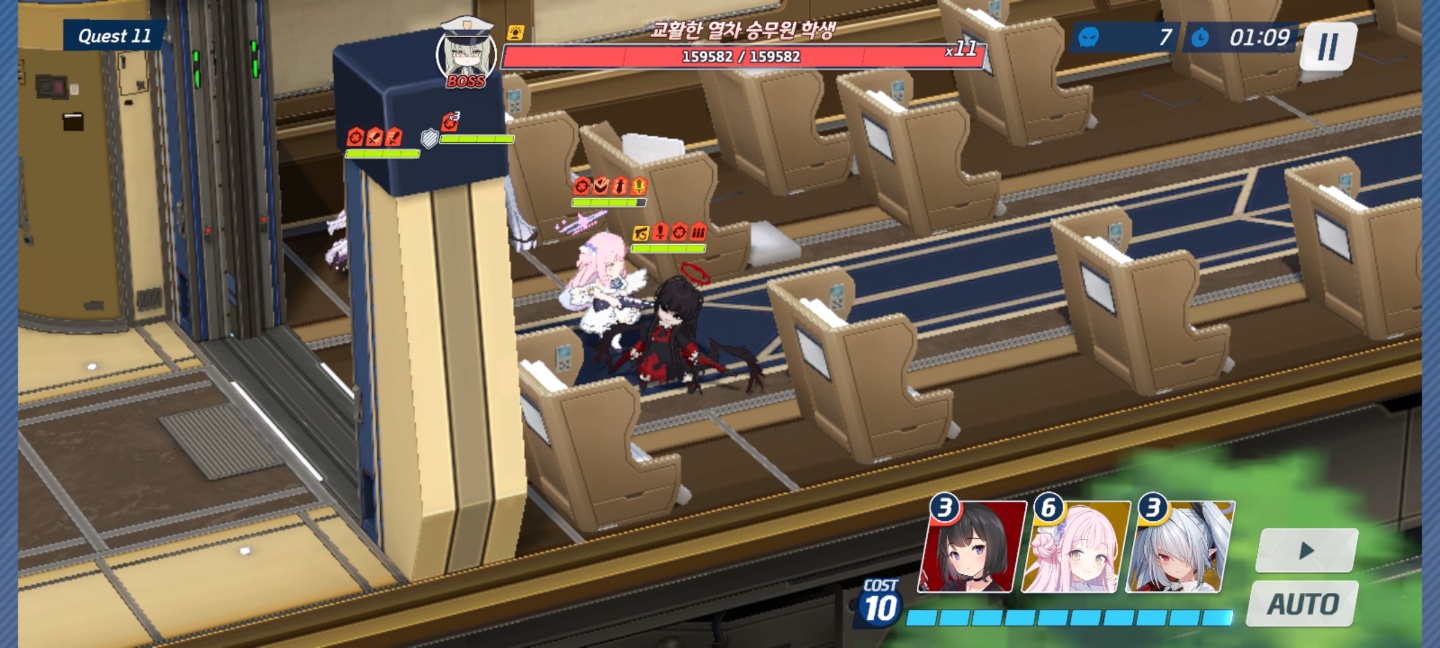The height and width of the screenshot is (648, 1440).
Task: Use the black-haired student's skill card
Action: click(972, 547)
